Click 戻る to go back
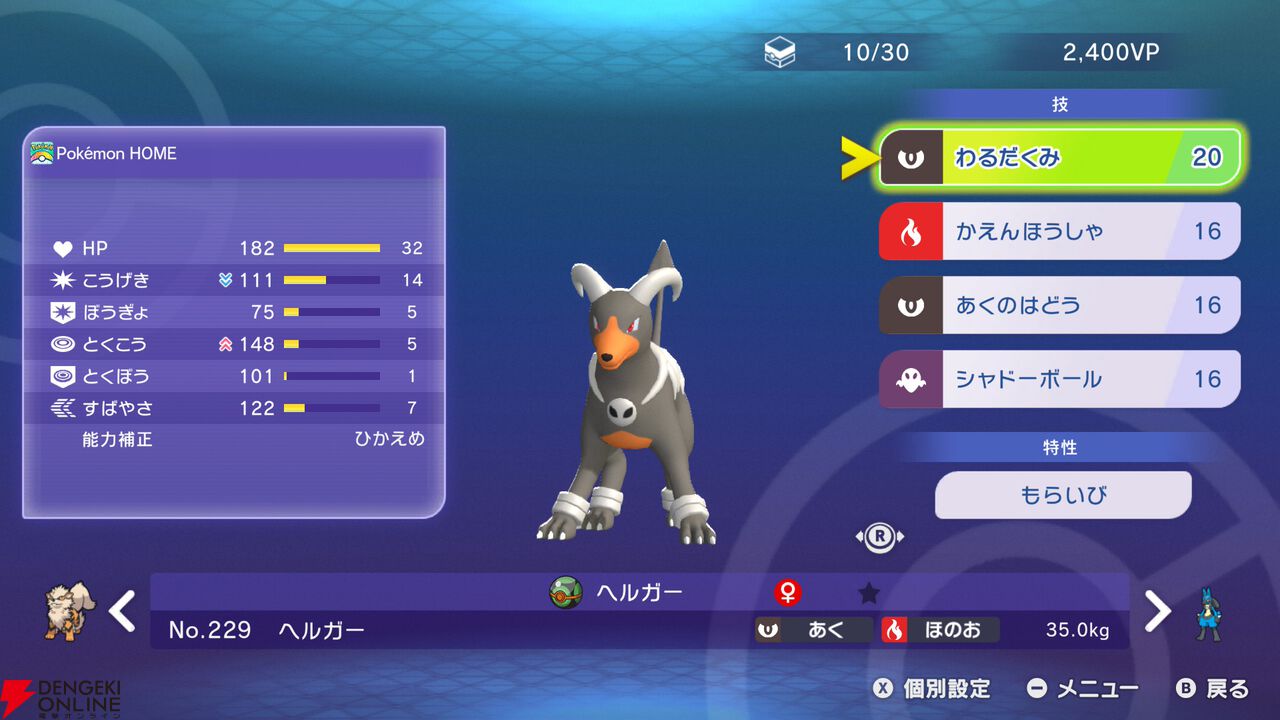This screenshot has width=1280, height=720. pos(1213,688)
